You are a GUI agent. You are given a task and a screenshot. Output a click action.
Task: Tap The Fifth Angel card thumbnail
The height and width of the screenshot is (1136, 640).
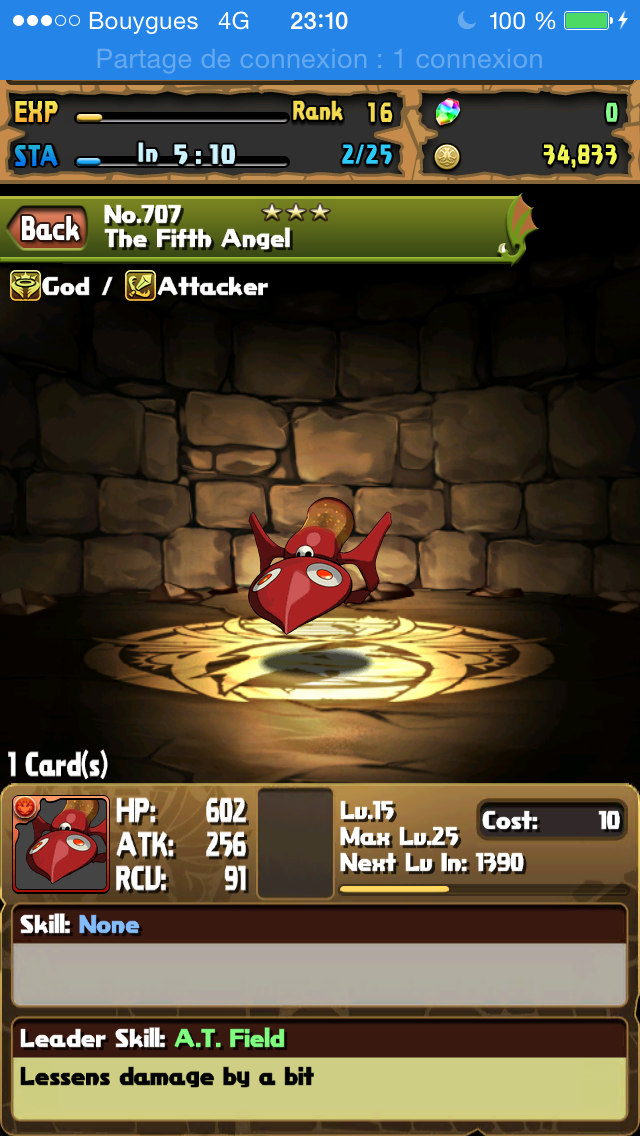pos(60,844)
